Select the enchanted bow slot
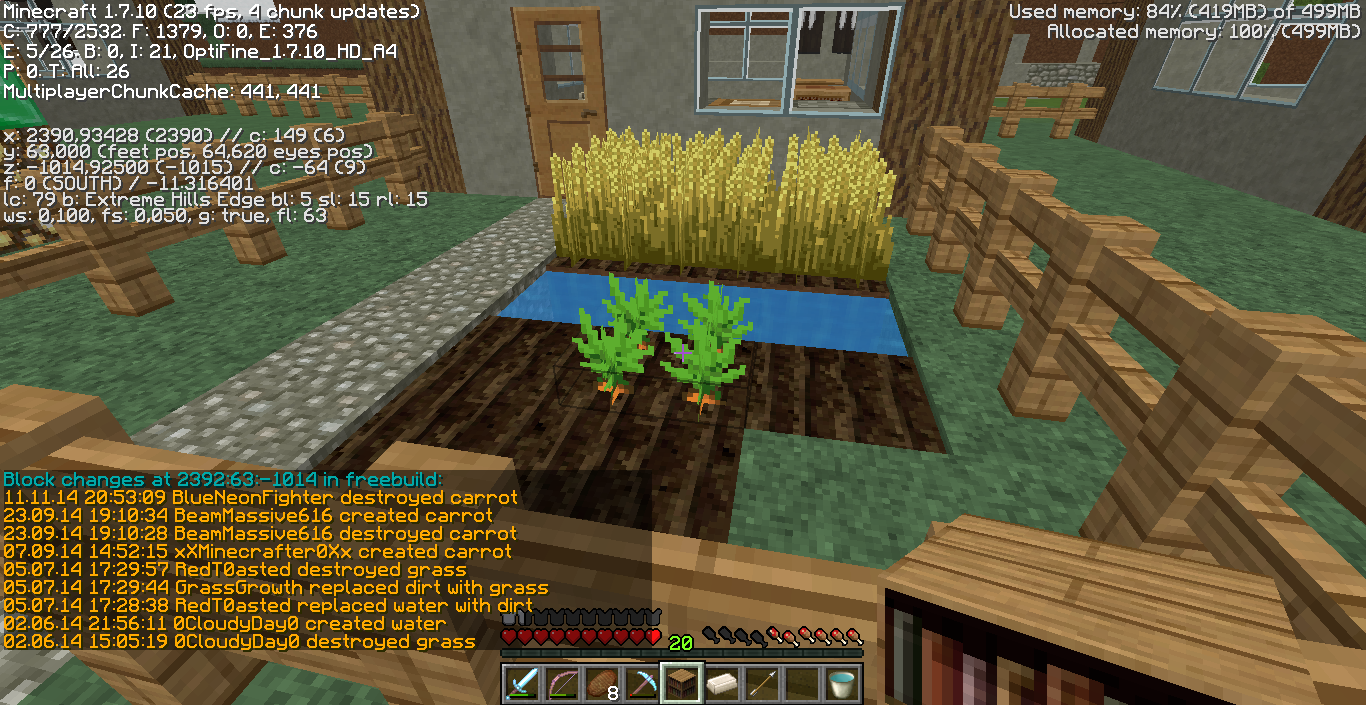Image resolution: width=1366 pixels, height=705 pixels. coord(560,683)
